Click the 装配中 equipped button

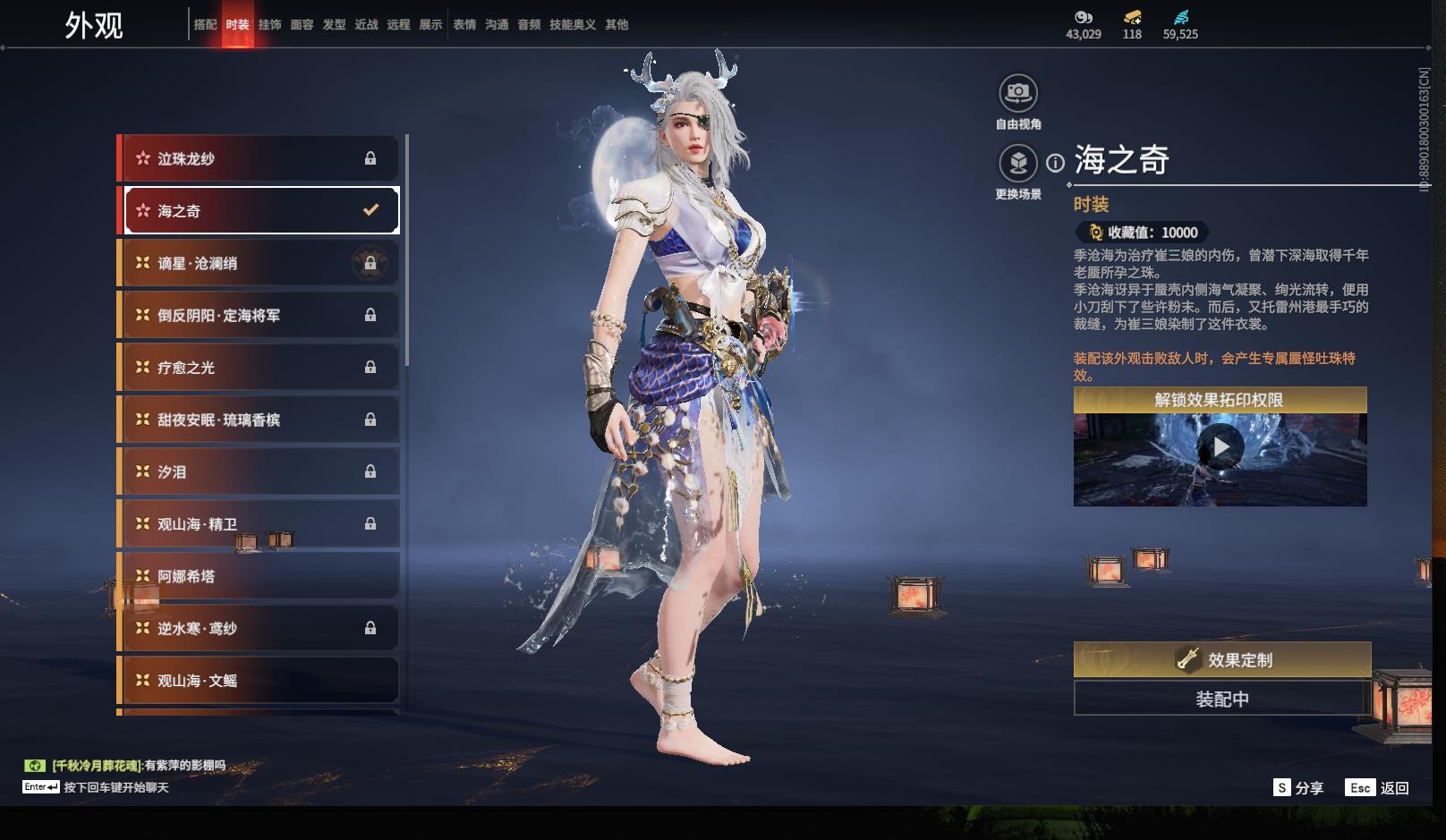pos(1221,699)
